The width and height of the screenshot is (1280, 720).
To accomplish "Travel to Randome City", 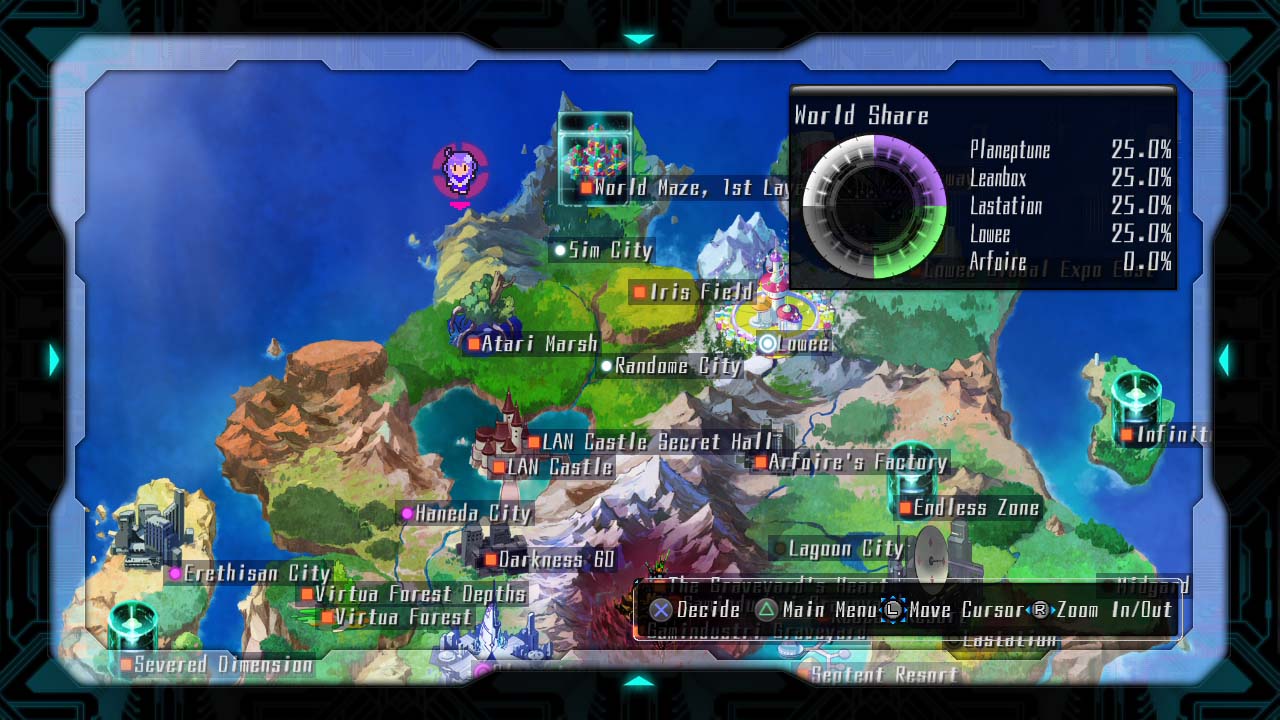I will tap(606, 366).
